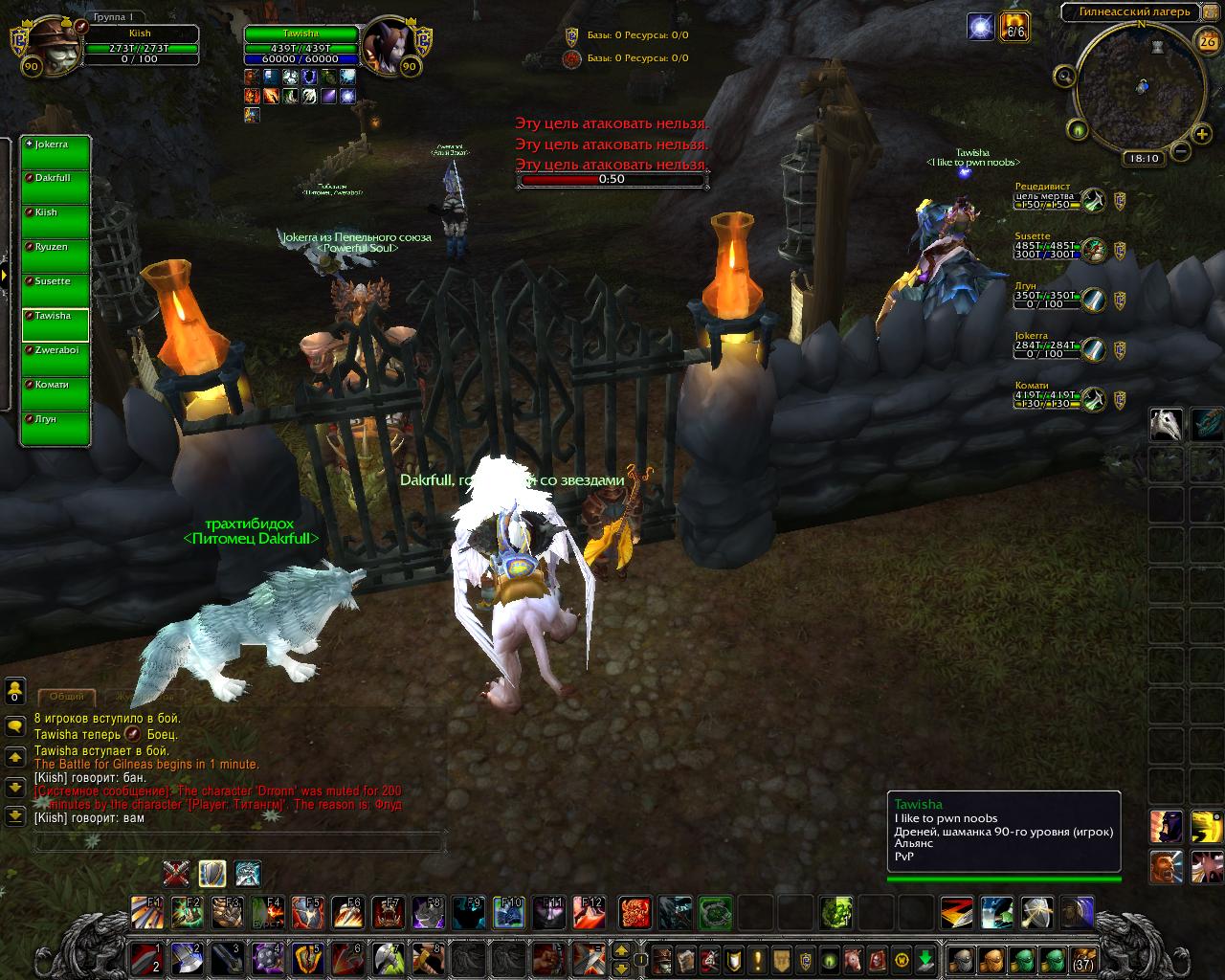The height and width of the screenshot is (980, 1225).
Task: Activate the F1 action bar ability
Action: click(146, 912)
